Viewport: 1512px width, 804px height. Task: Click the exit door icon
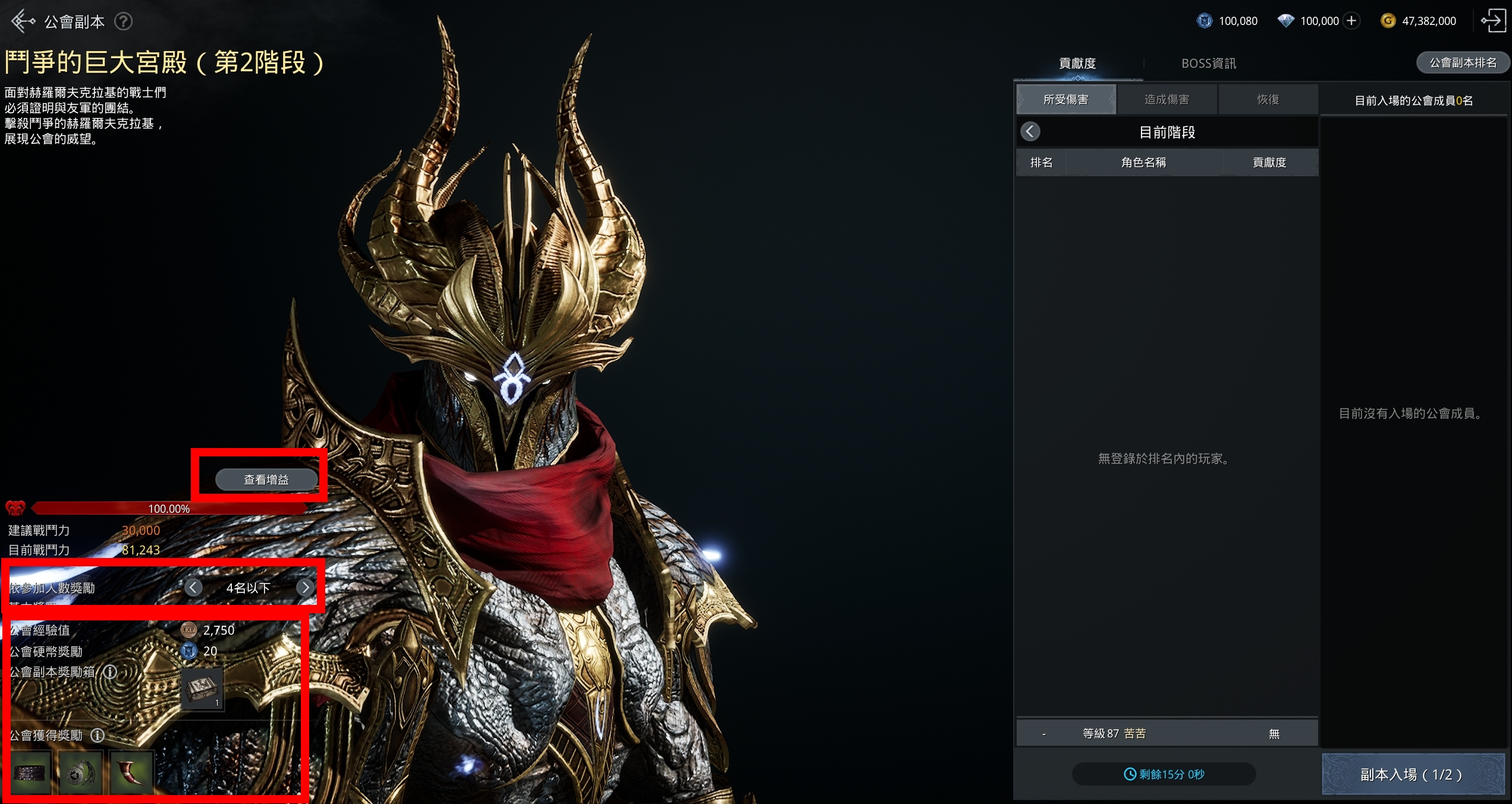pos(1493,21)
